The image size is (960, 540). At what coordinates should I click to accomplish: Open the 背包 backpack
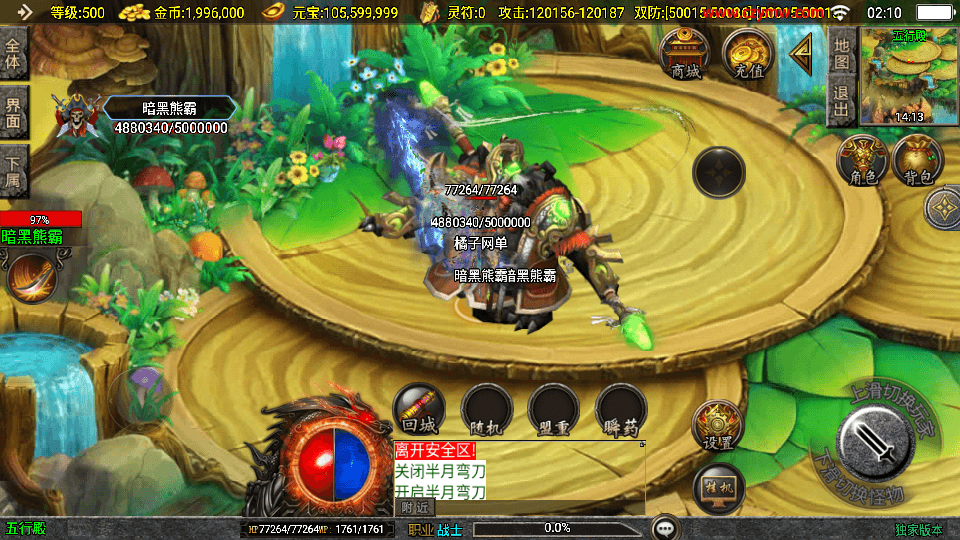(919, 161)
